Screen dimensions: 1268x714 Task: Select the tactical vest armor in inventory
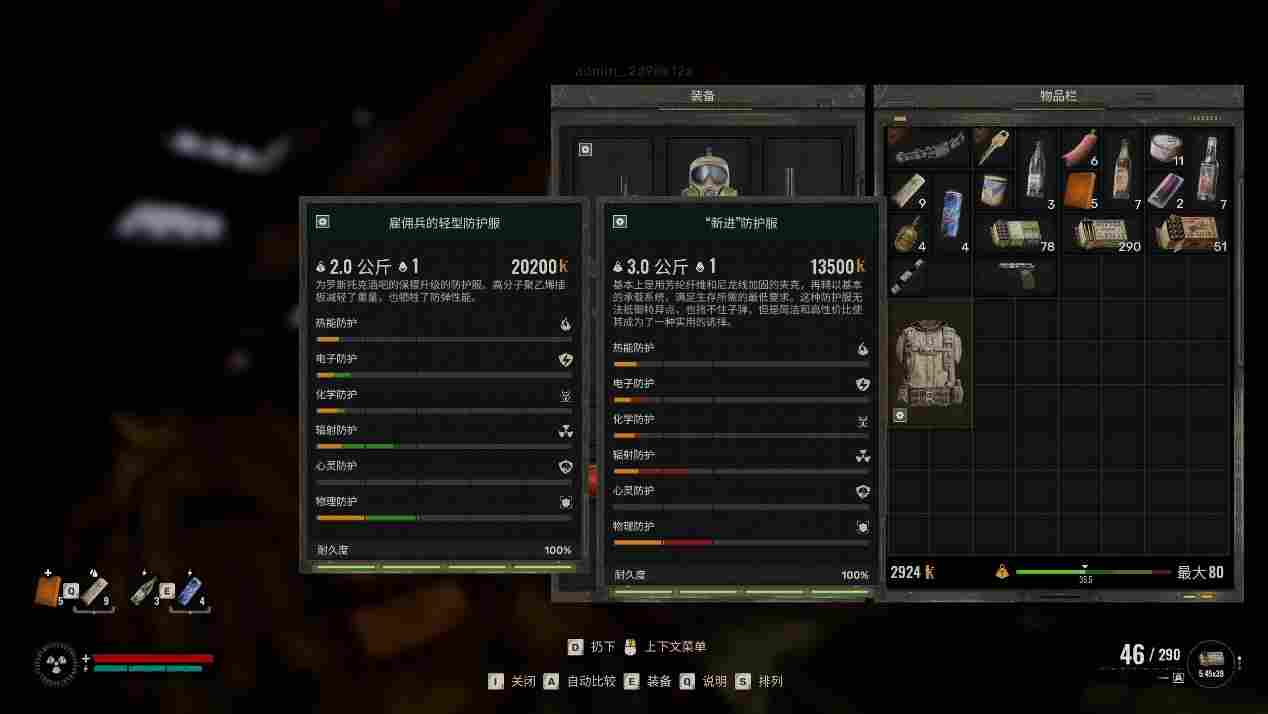[930, 365]
